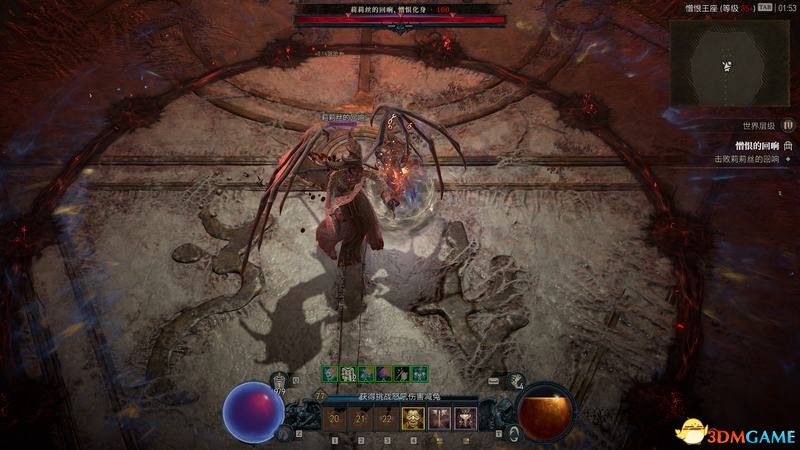Use the skill on cooldown showing 20
The image size is (800, 450).
(x=335, y=420)
